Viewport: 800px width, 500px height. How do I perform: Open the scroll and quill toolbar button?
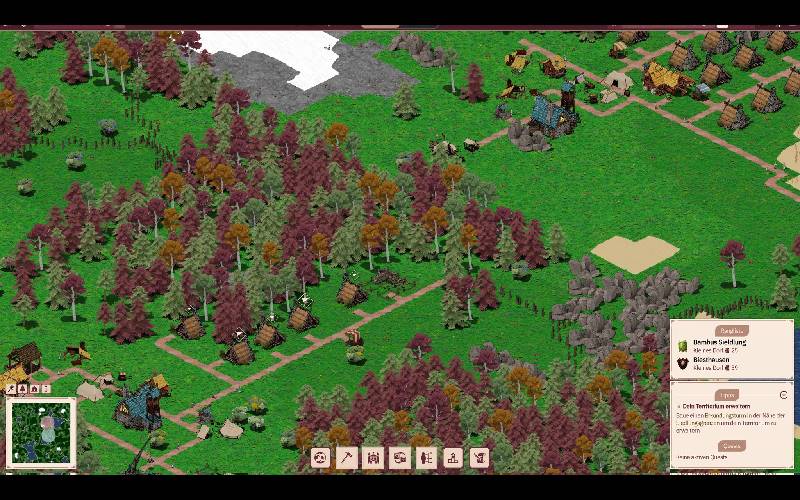pos(480,457)
